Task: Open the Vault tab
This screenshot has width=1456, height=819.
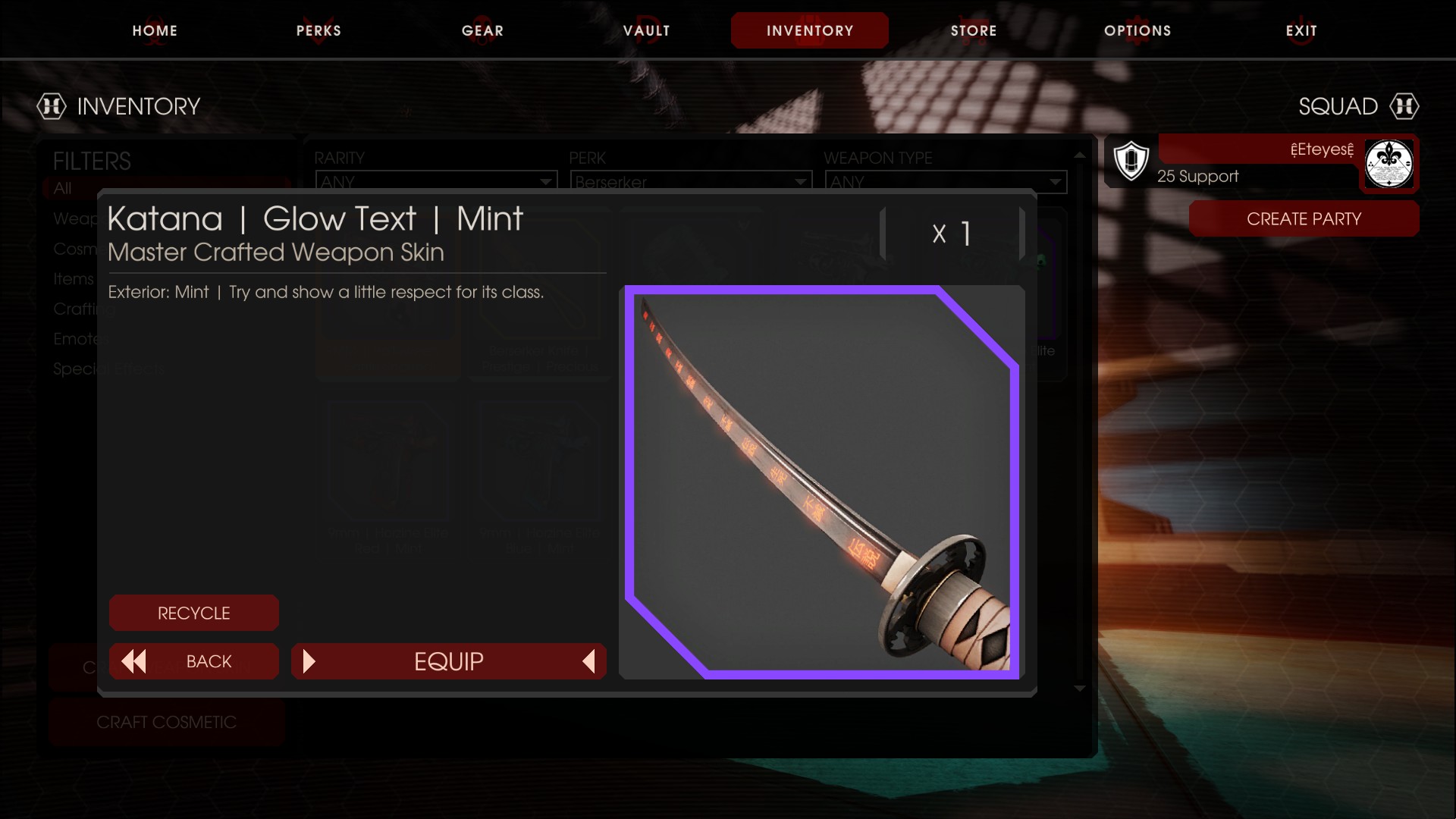Action: (646, 30)
